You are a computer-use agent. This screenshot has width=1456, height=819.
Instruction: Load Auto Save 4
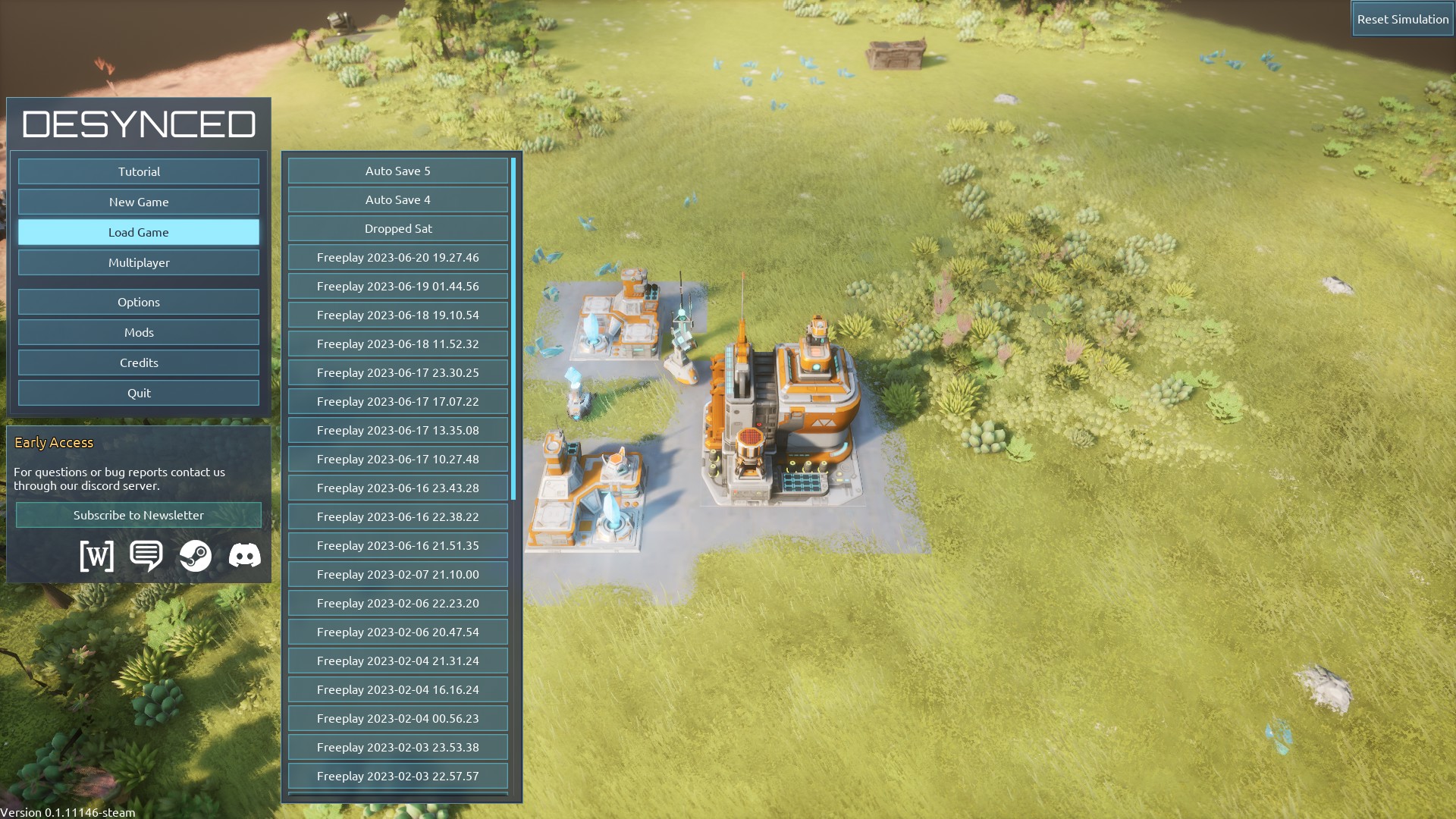tap(397, 199)
